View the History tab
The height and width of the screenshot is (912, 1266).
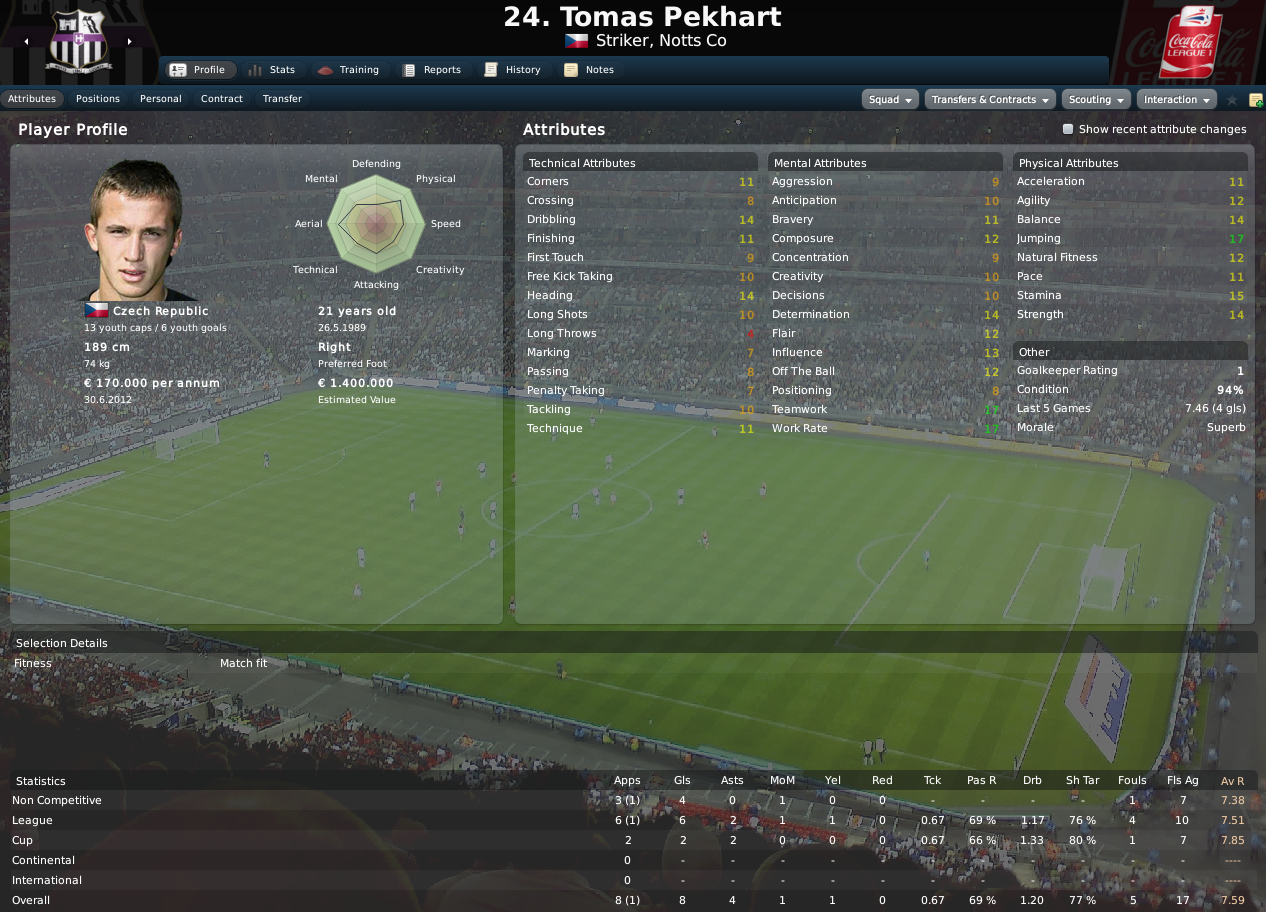point(512,70)
